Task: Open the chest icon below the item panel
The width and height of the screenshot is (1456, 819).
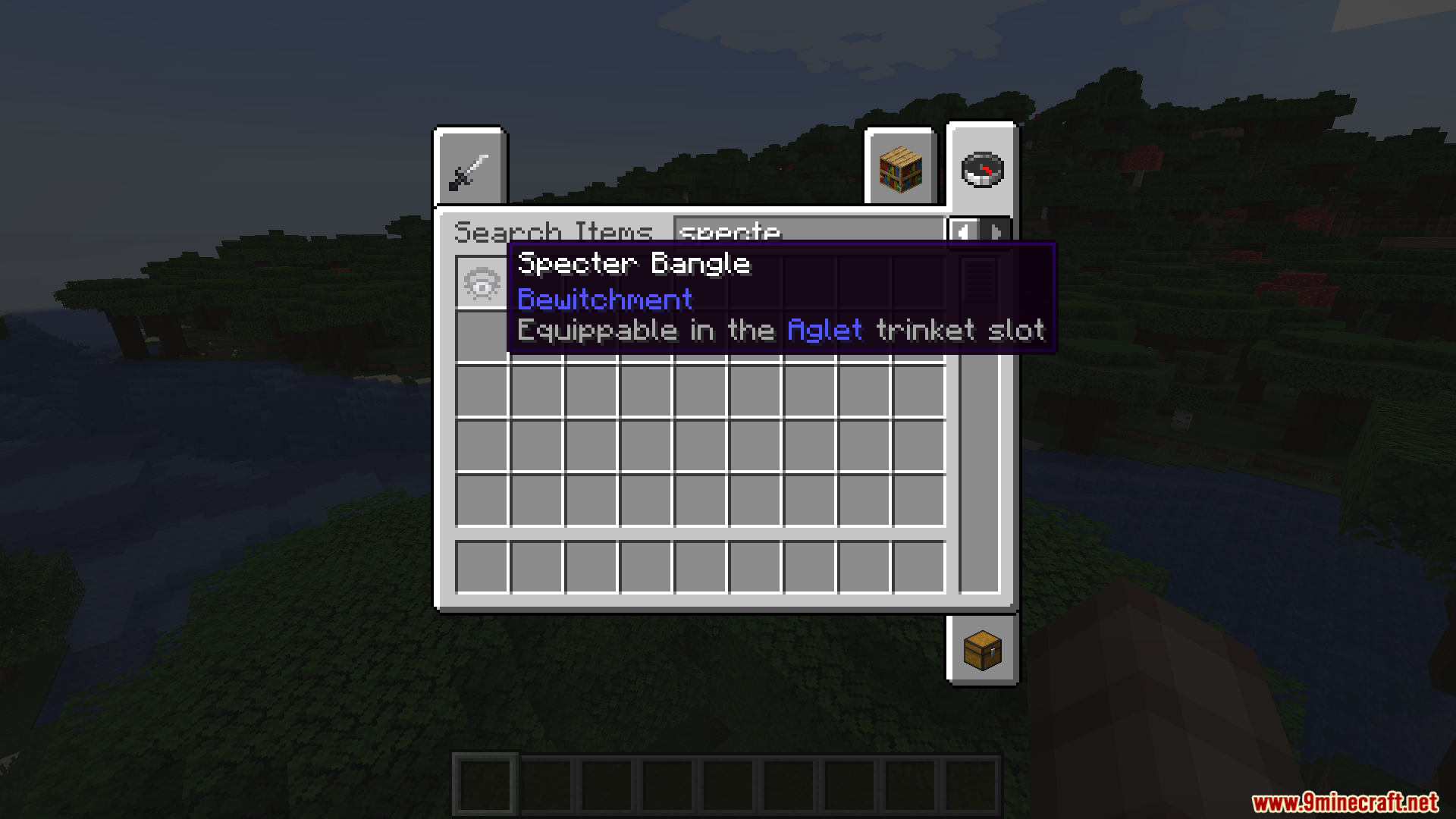Action: coord(982,651)
